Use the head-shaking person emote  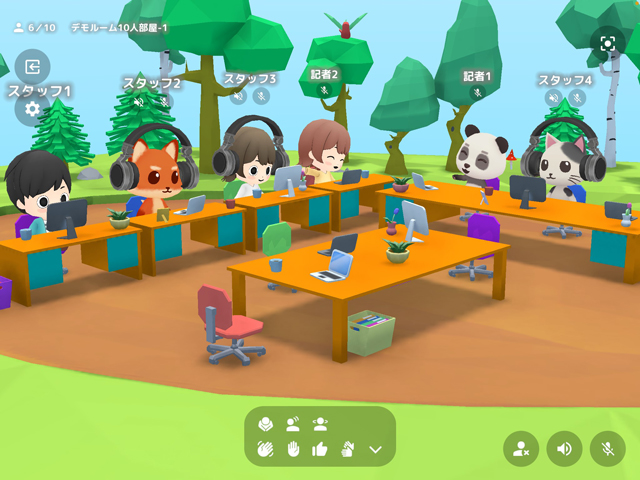(320, 423)
